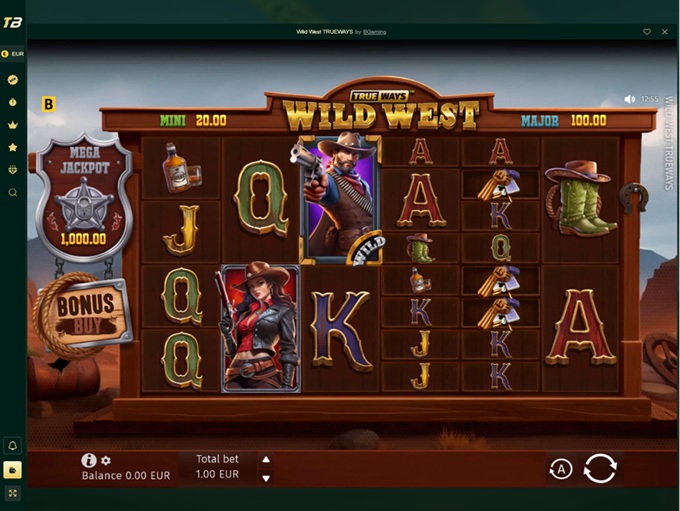Decrease total bet with the down arrow
The image size is (680, 511).
266,478
